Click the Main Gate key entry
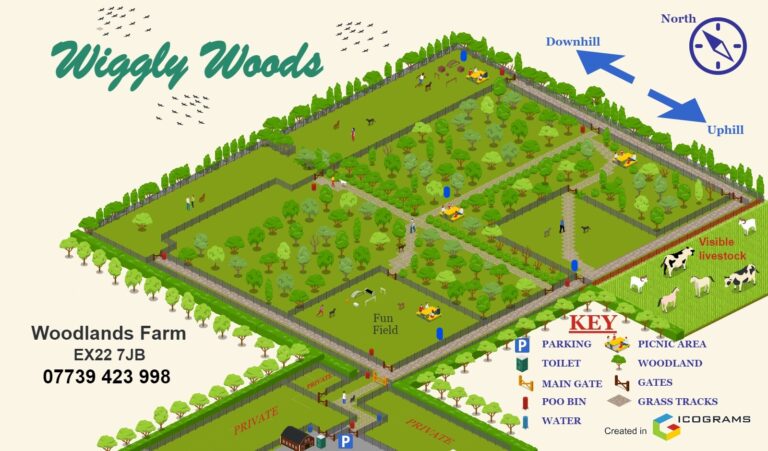Image resolution: width=768 pixels, height=451 pixels. (x=572, y=383)
